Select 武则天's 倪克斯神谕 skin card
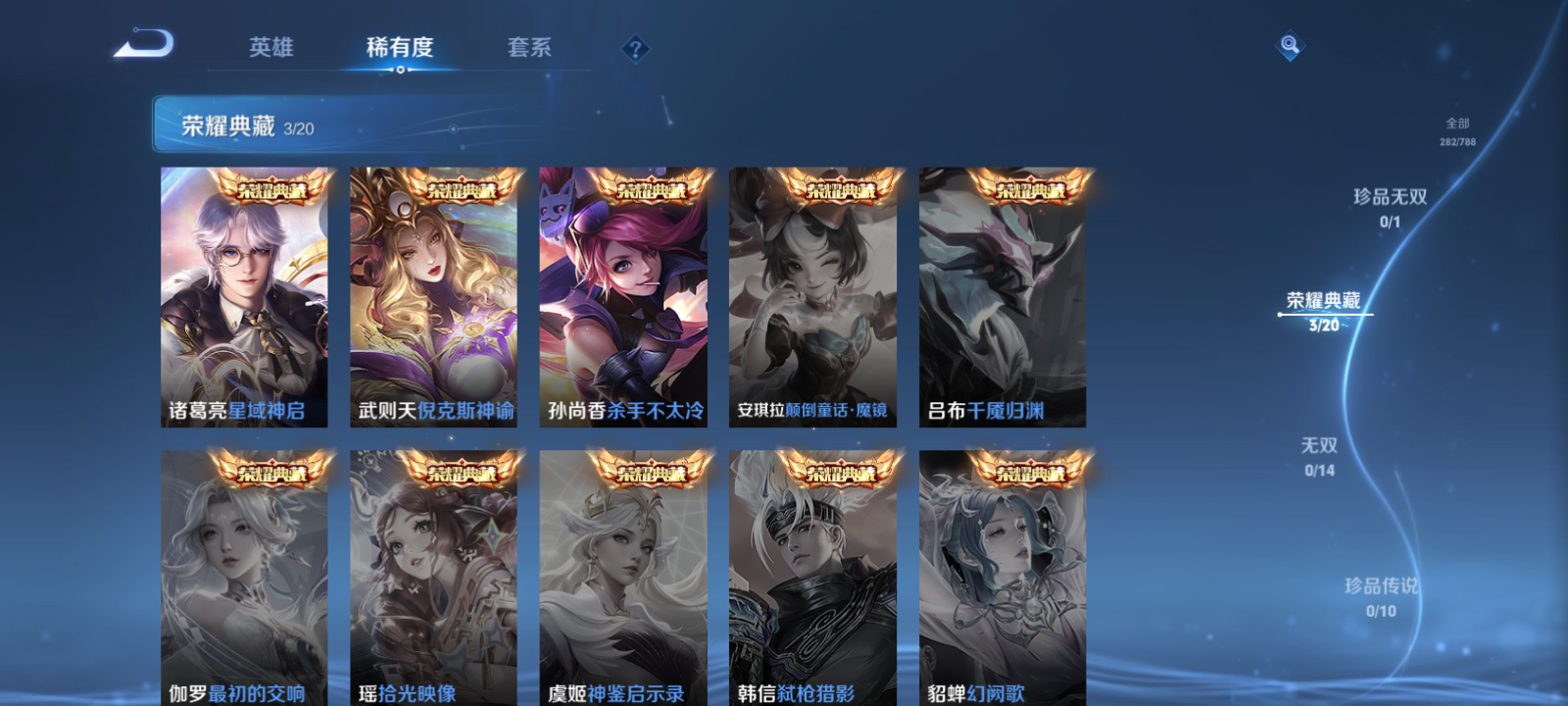Image resolution: width=1568 pixels, height=706 pixels. click(x=431, y=294)
